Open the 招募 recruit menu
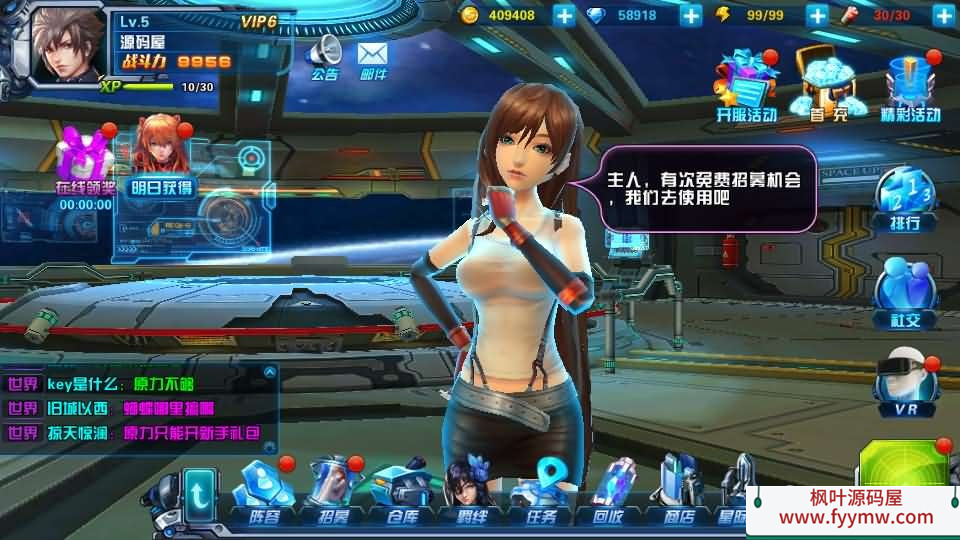Image resolution: width=960 pixels, height=540 pixels. coord(332,492)
